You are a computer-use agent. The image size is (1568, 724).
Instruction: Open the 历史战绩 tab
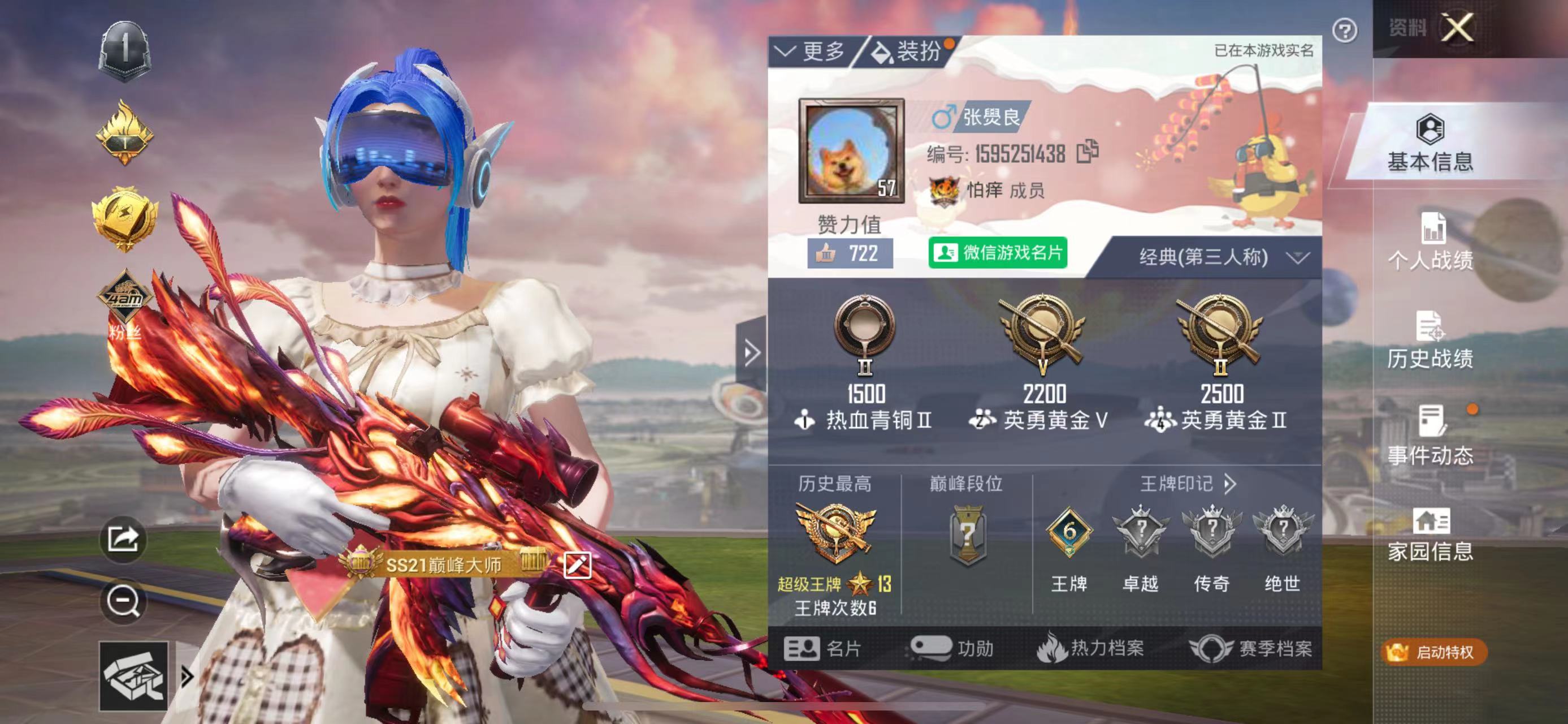point(1430,341)
